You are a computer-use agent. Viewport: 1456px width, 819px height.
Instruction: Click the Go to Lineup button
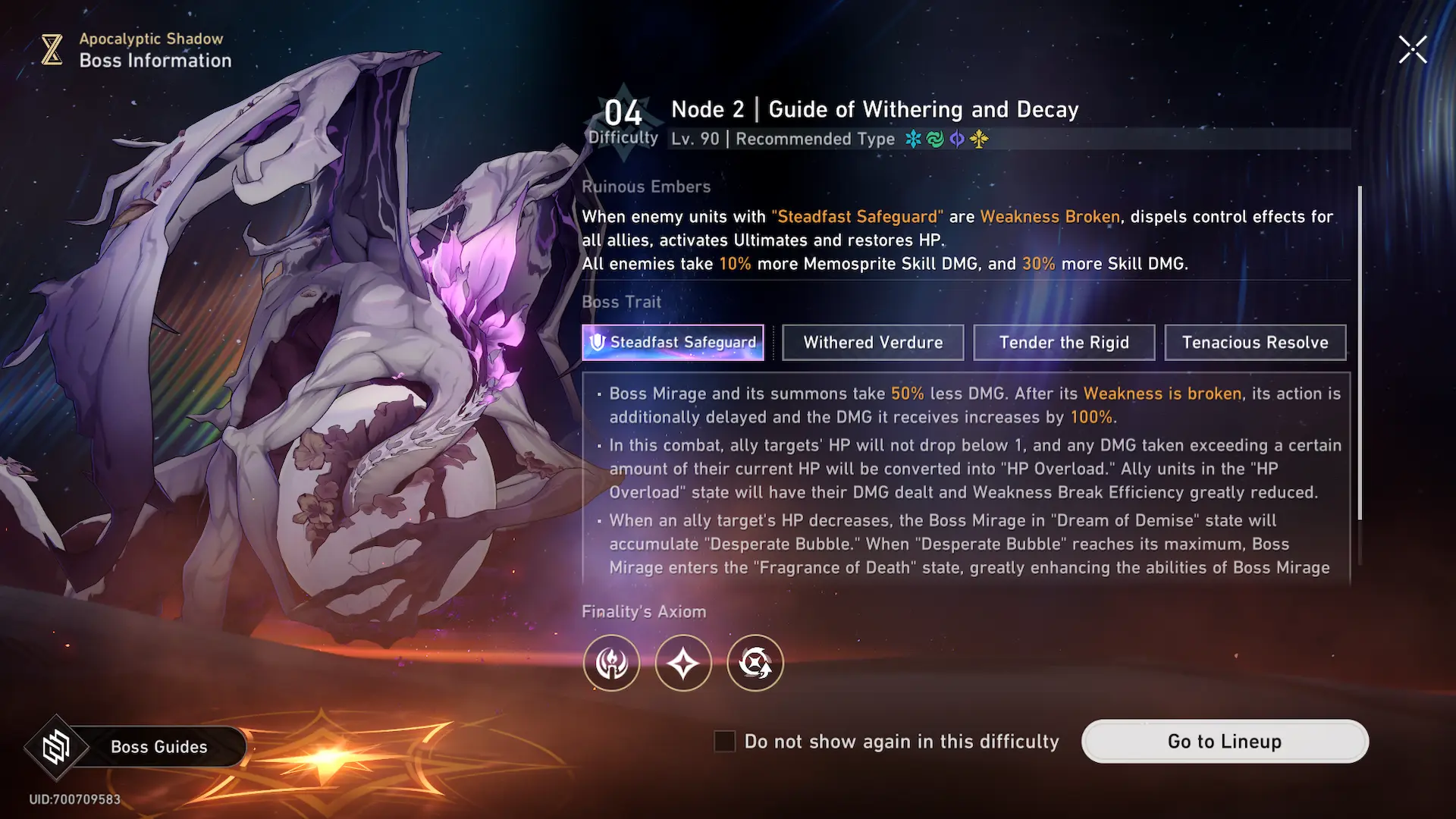coord(1225,742)
